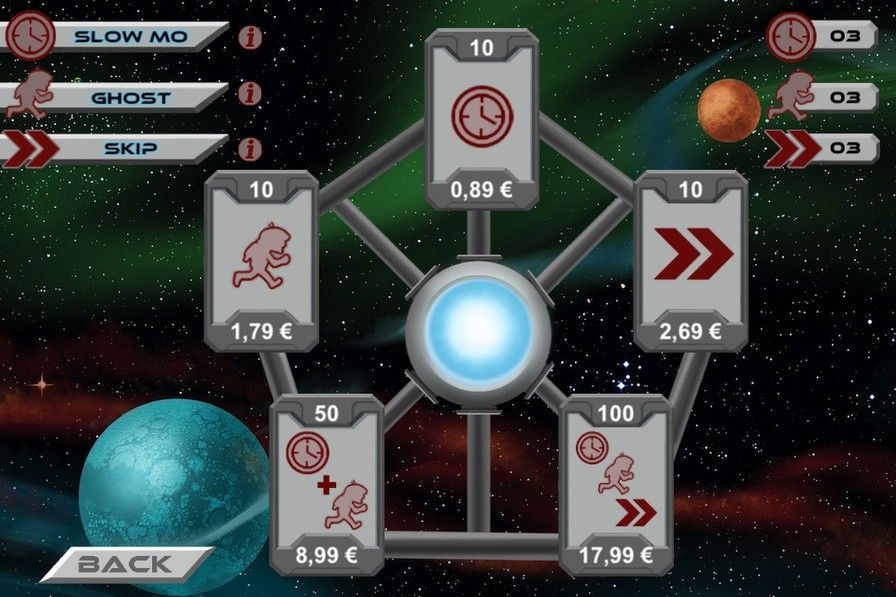Purchase 10 Ghost for 1,79 €
Viewport: 896px width, 597px height.
(x=262, y=260)
